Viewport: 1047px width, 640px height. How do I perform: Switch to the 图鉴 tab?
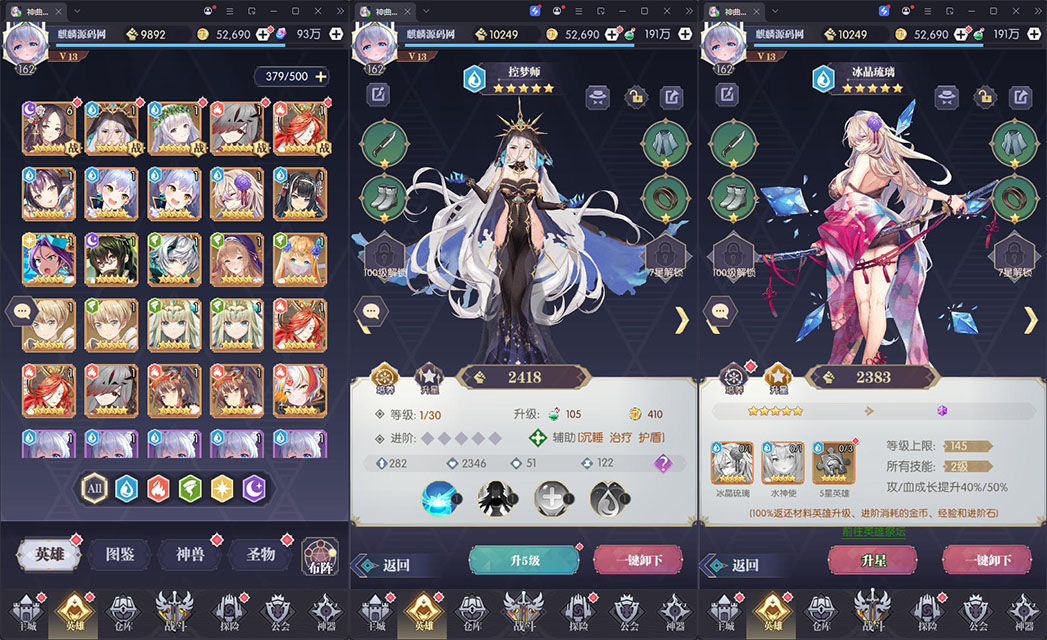pyautogui.click(x=119, y=554)
